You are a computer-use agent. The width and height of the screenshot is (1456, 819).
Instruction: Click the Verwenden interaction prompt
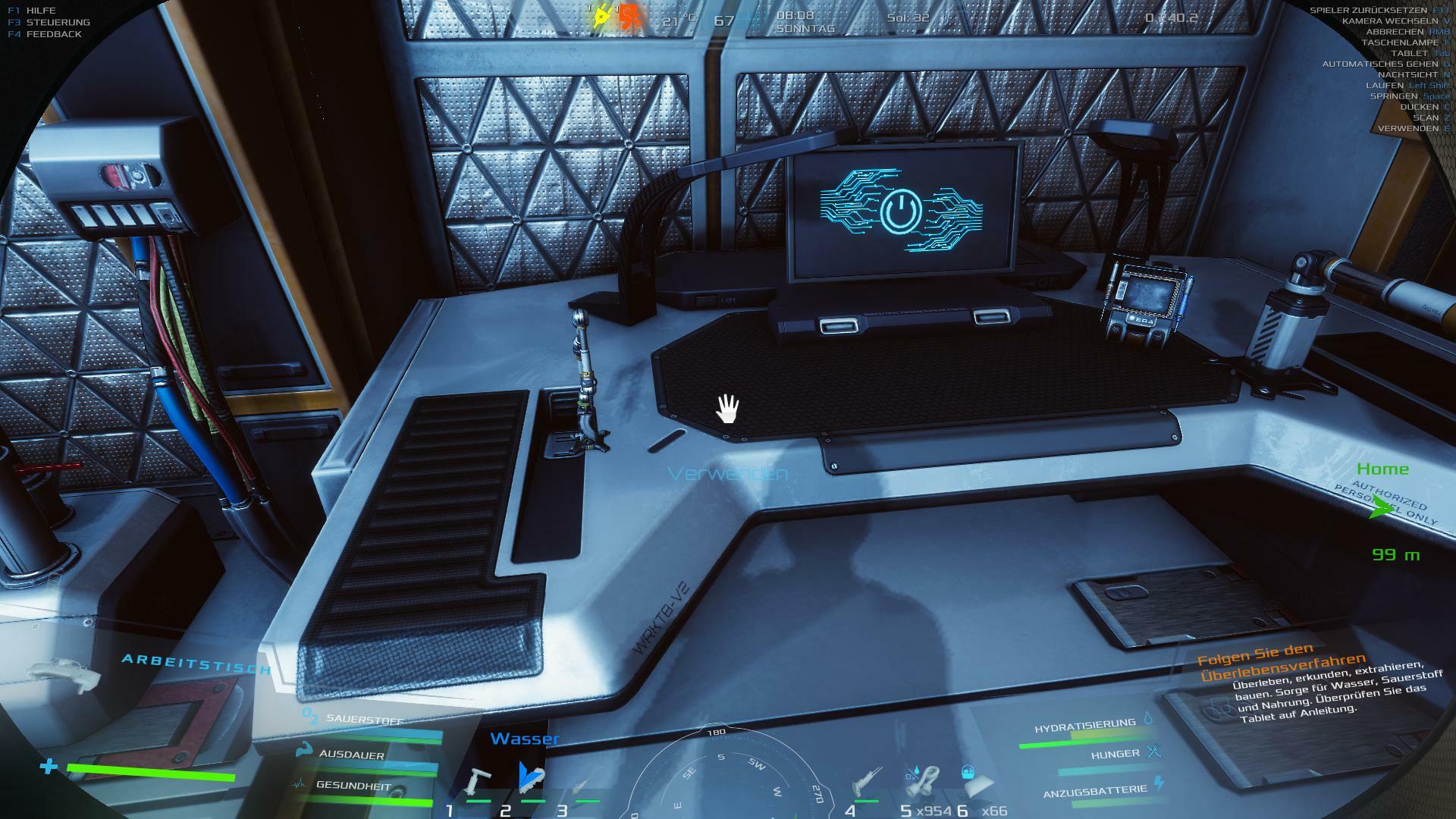click(x=727, y=474)
